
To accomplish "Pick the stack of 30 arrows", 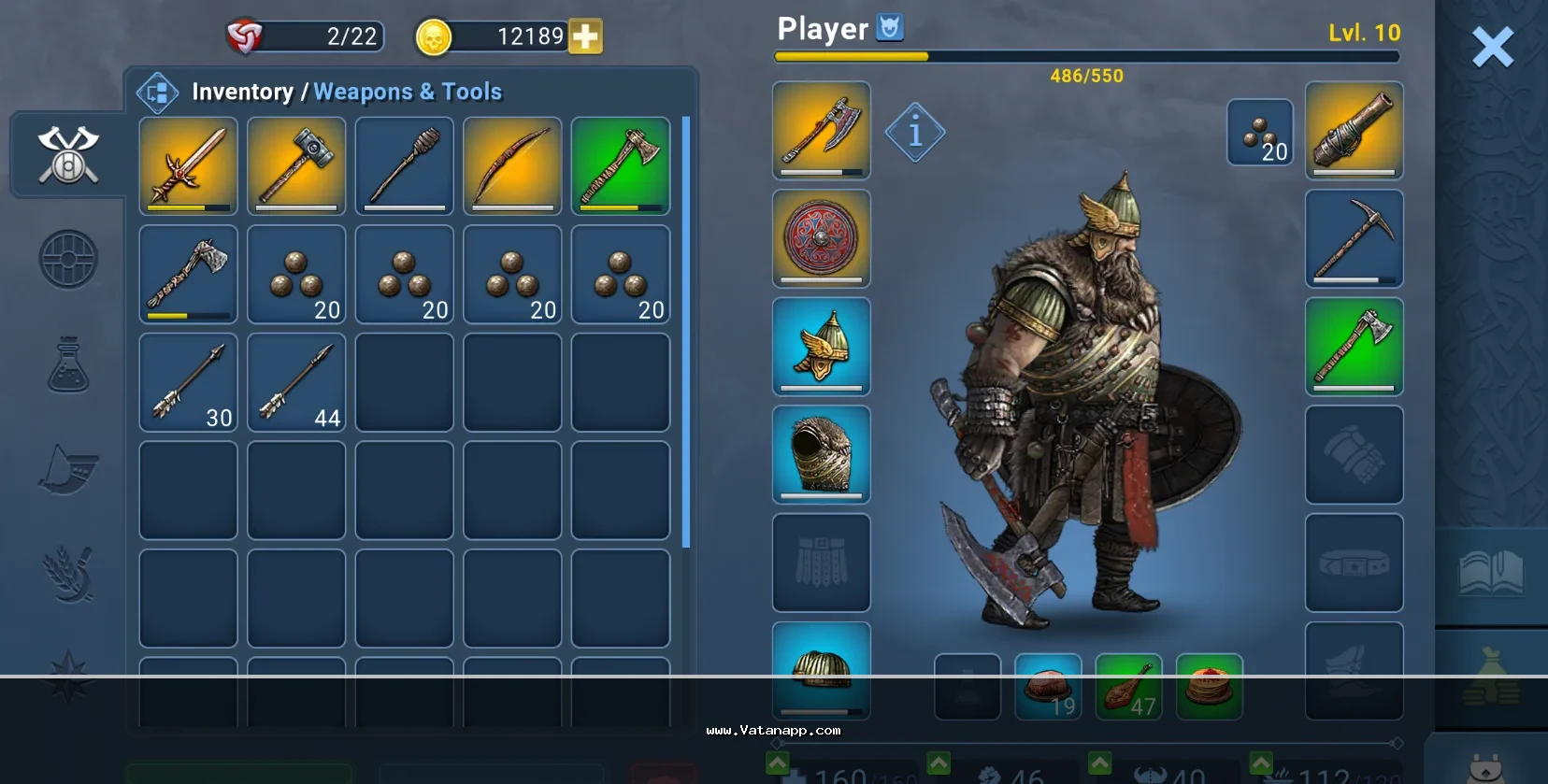I will 188,382.
